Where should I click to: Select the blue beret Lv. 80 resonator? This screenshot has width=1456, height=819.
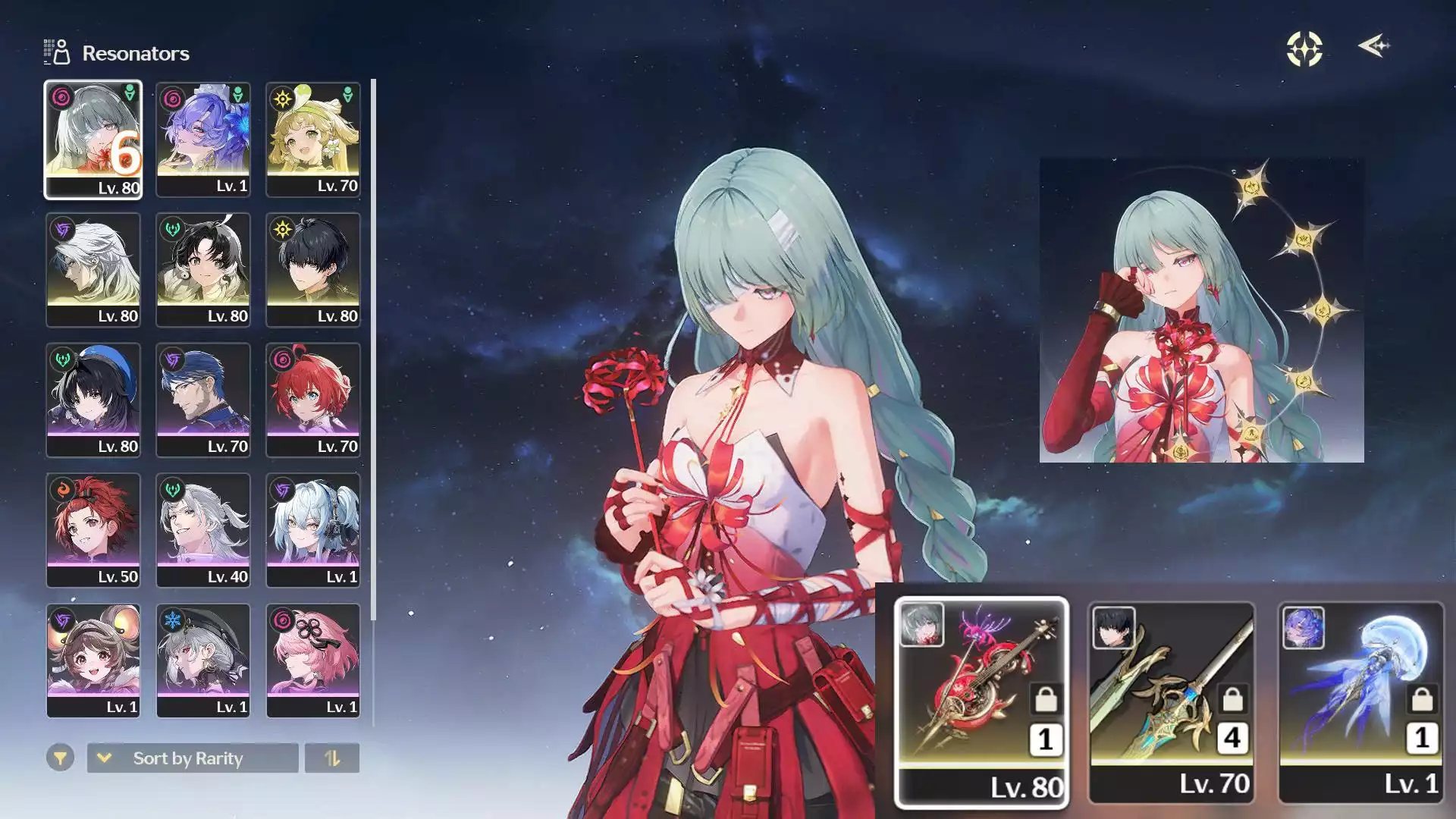93,400
